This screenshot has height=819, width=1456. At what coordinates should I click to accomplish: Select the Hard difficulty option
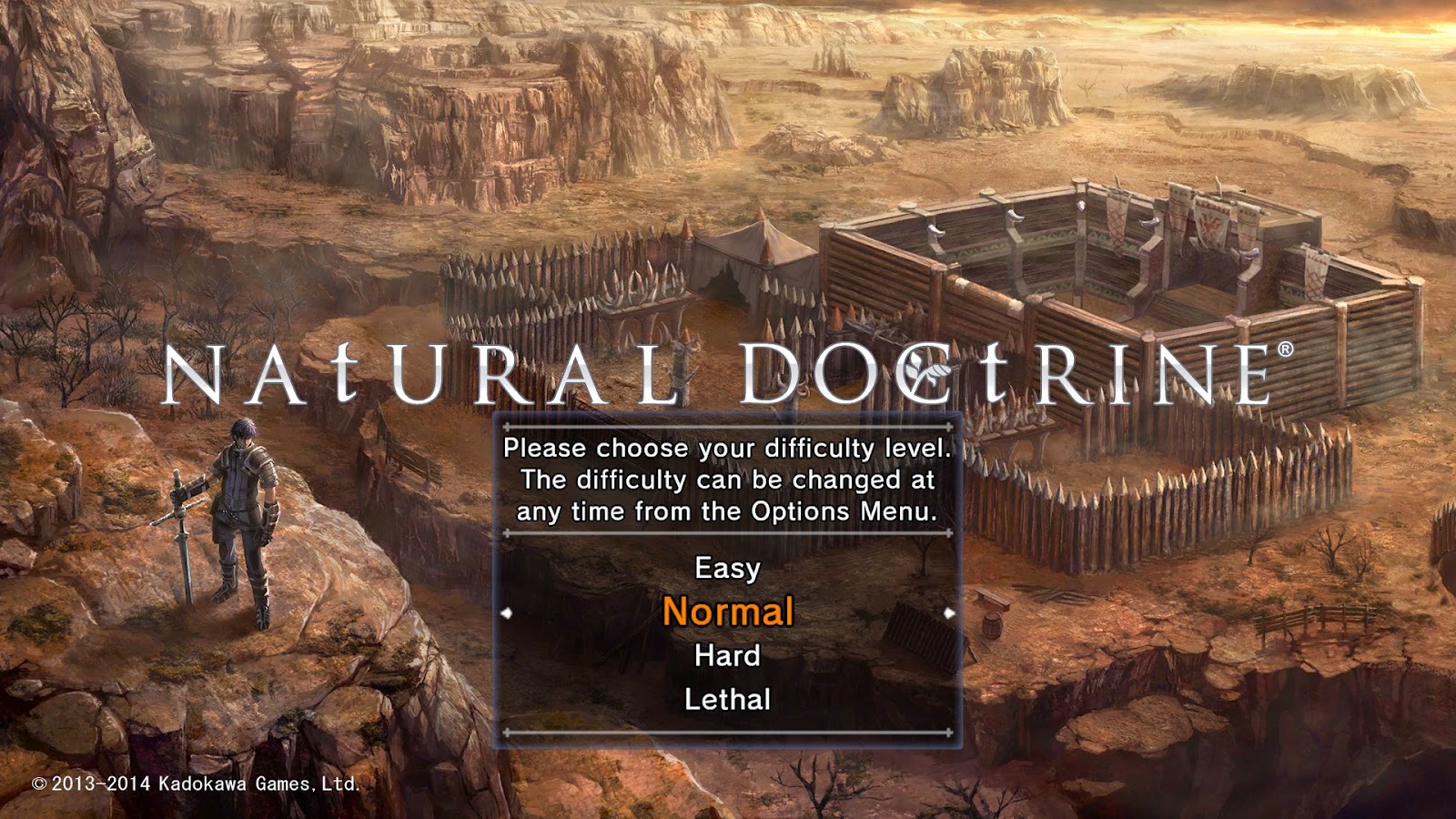728,655
